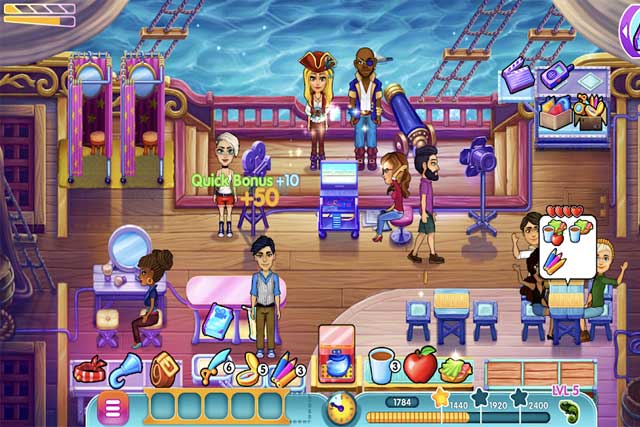The height and width of the screenshot is (427, 640).
Task: Pick up the purple walkie-talkie
Action: click(x=554, y=73)
